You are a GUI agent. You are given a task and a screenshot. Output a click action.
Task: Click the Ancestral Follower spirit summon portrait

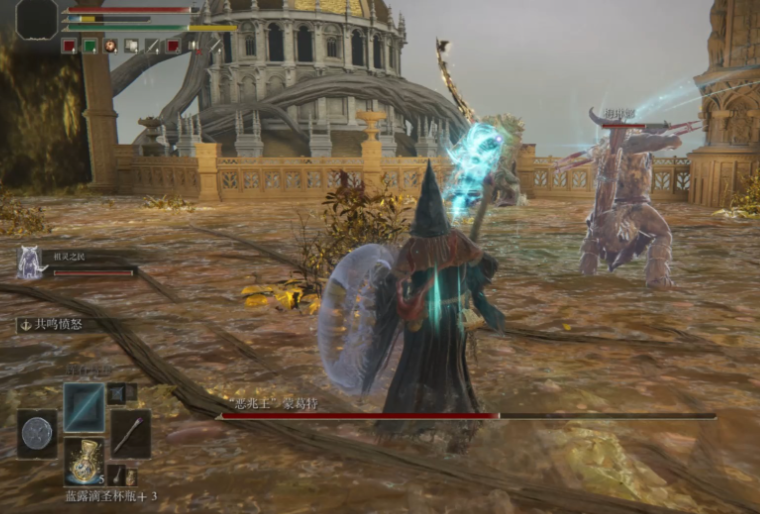tap(29, 263)
